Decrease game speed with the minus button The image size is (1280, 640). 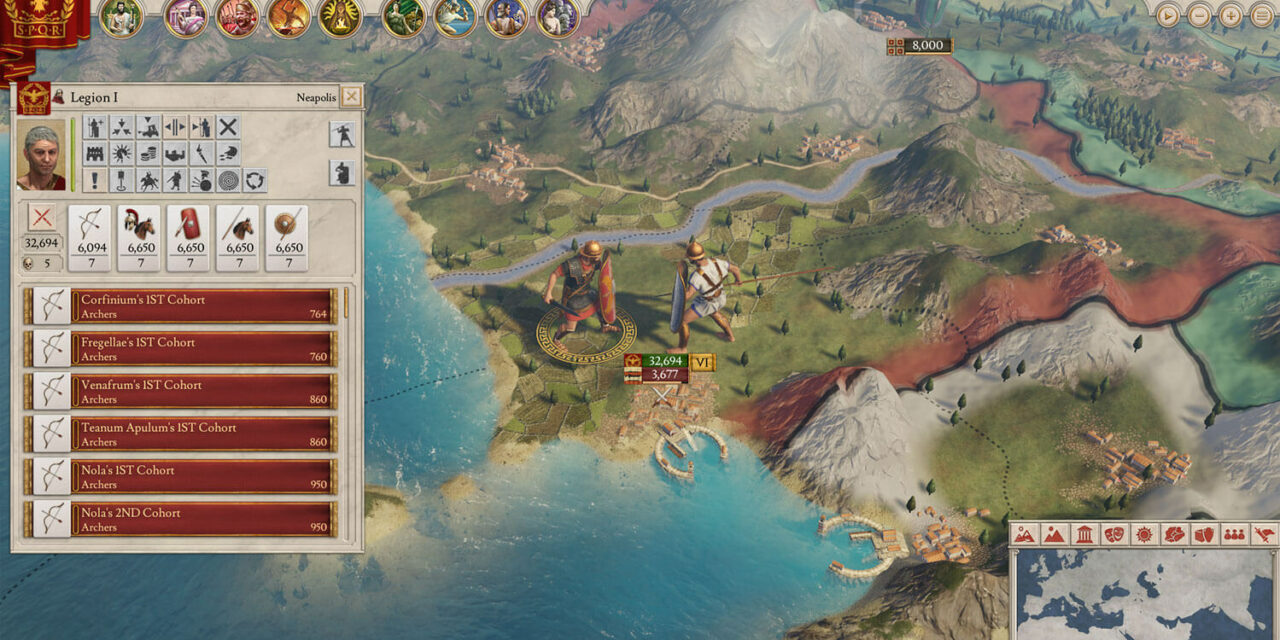[1199, 15]
